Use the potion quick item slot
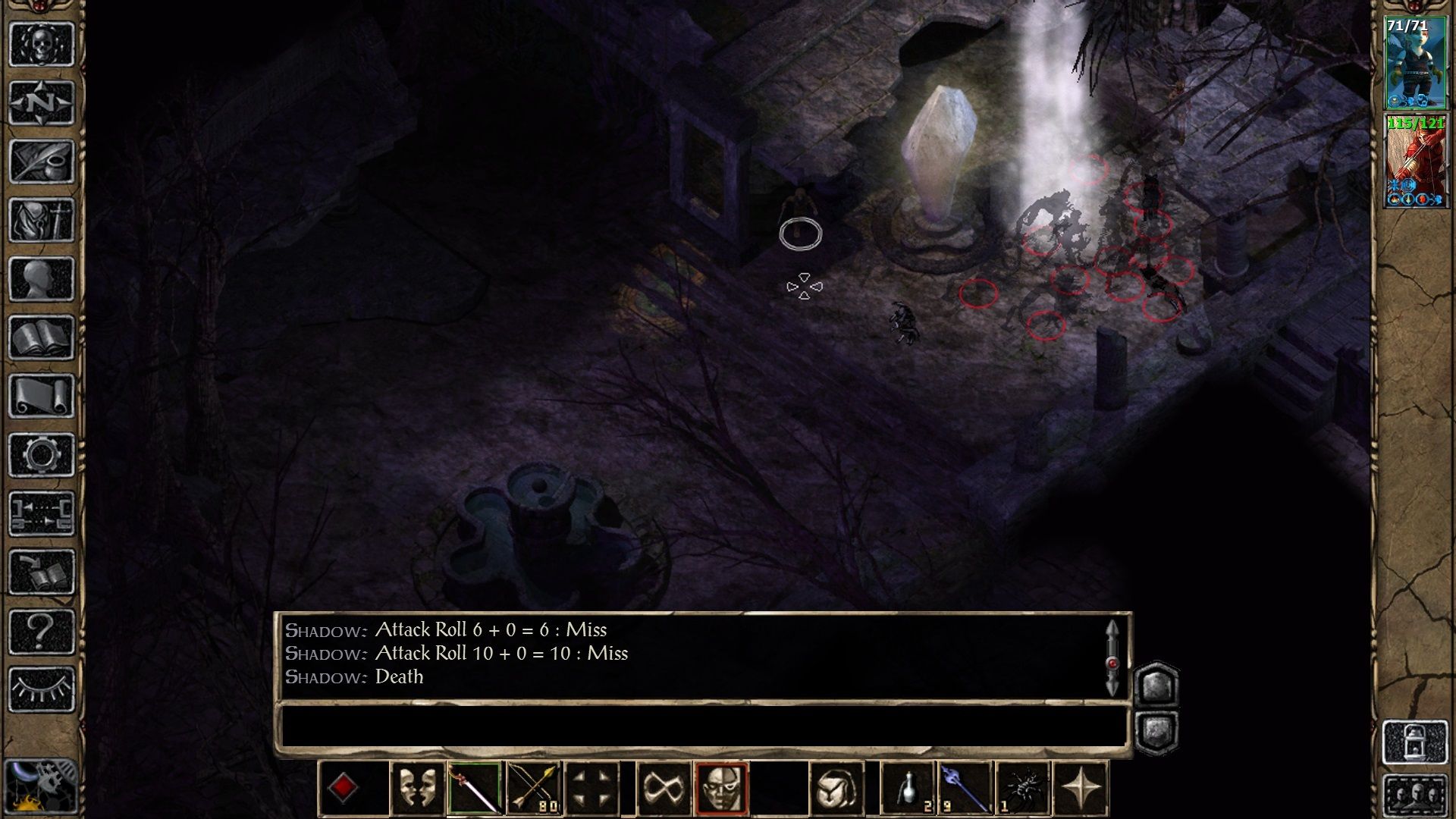1456x819 pixels. coord(908,789)
